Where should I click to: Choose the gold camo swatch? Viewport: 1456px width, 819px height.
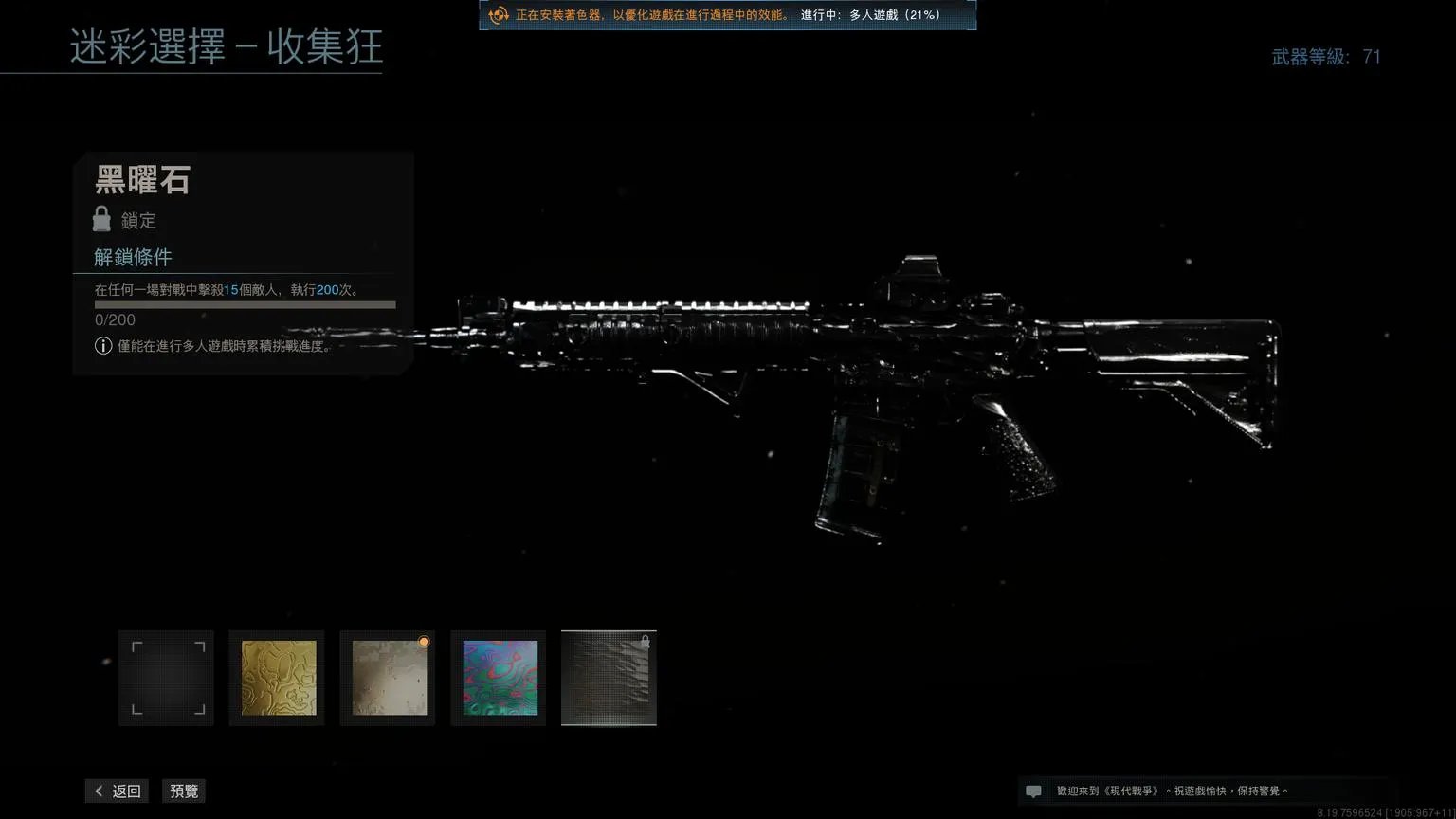pyautogui.click(x=277, y=678)
